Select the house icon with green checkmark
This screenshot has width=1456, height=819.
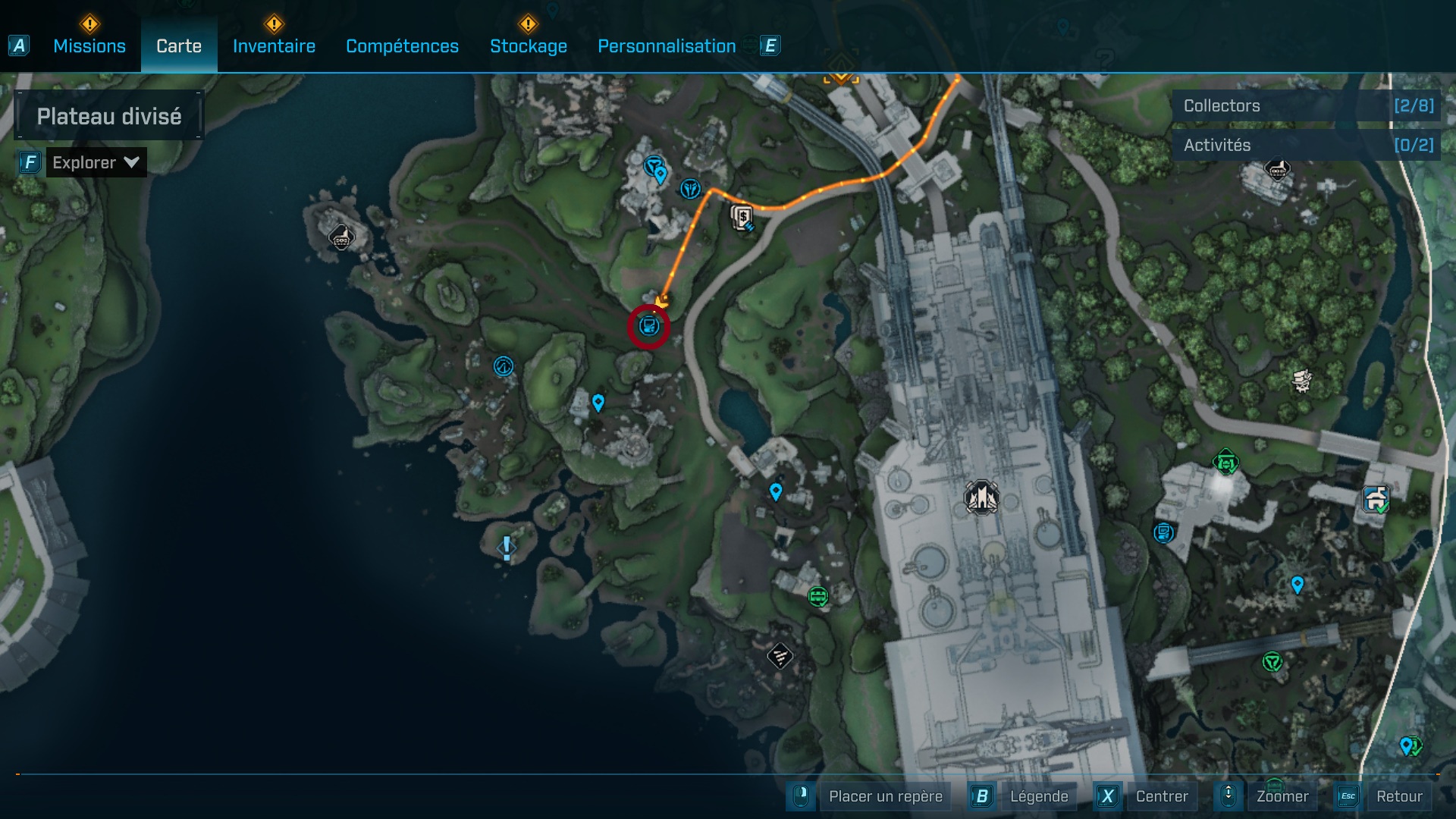[1376, 500]
